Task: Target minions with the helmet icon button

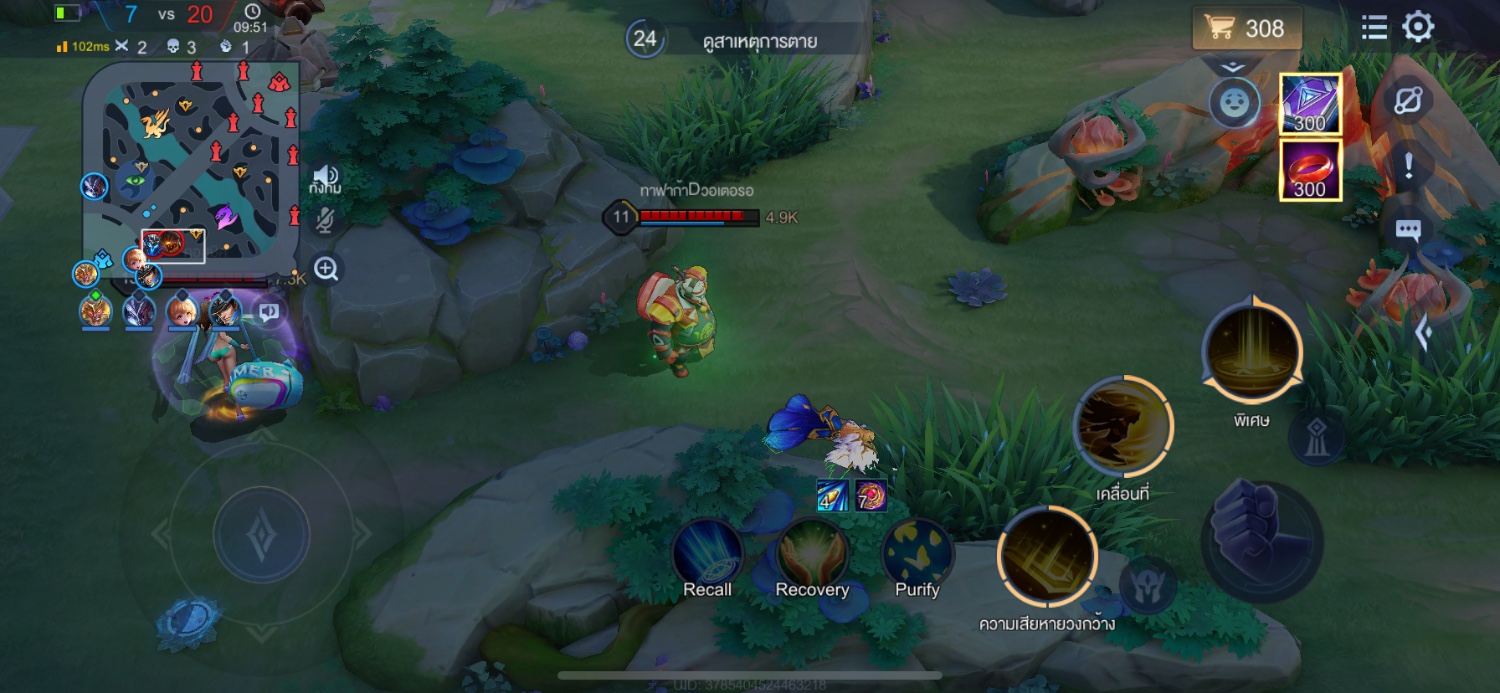Action: [1148, 585]
